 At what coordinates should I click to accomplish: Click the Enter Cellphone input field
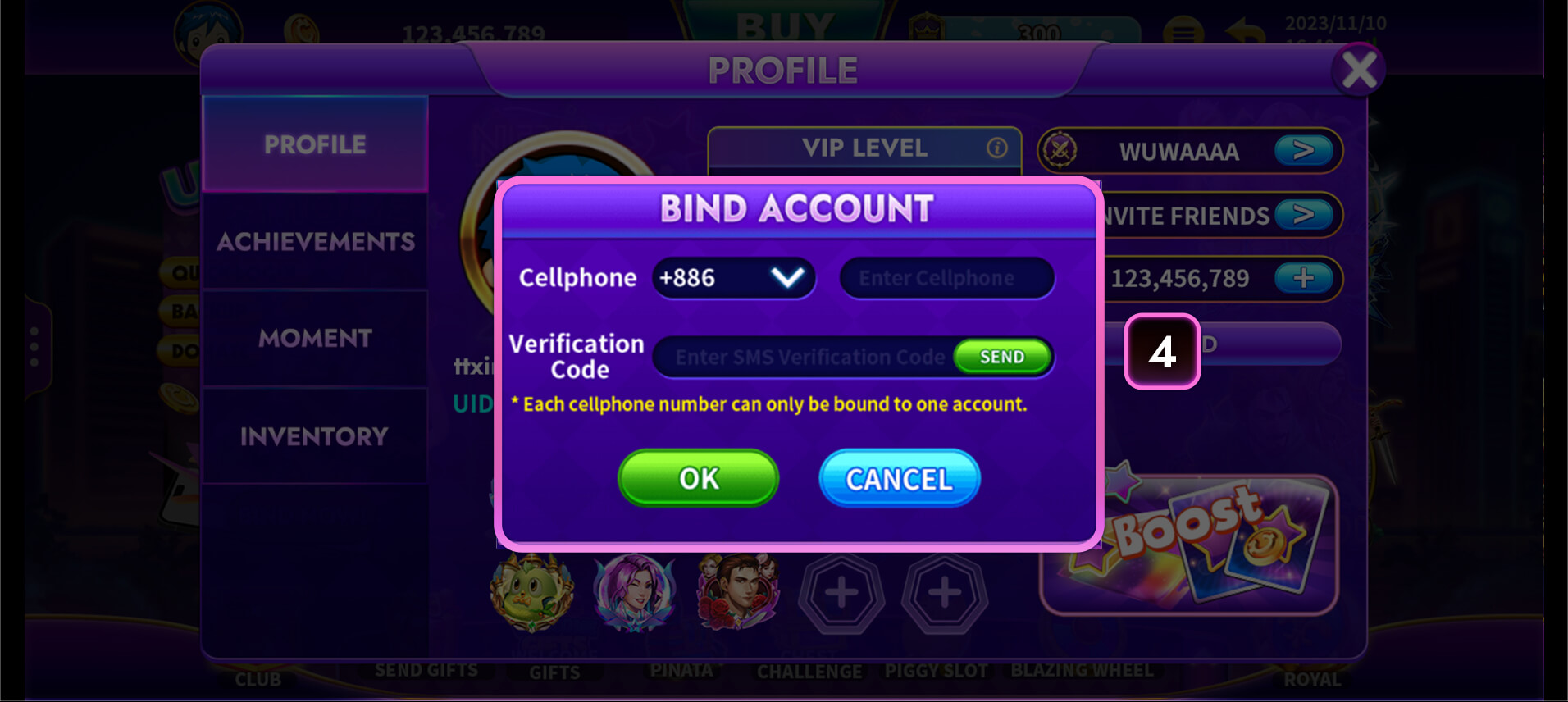click(x=946, y=278)
